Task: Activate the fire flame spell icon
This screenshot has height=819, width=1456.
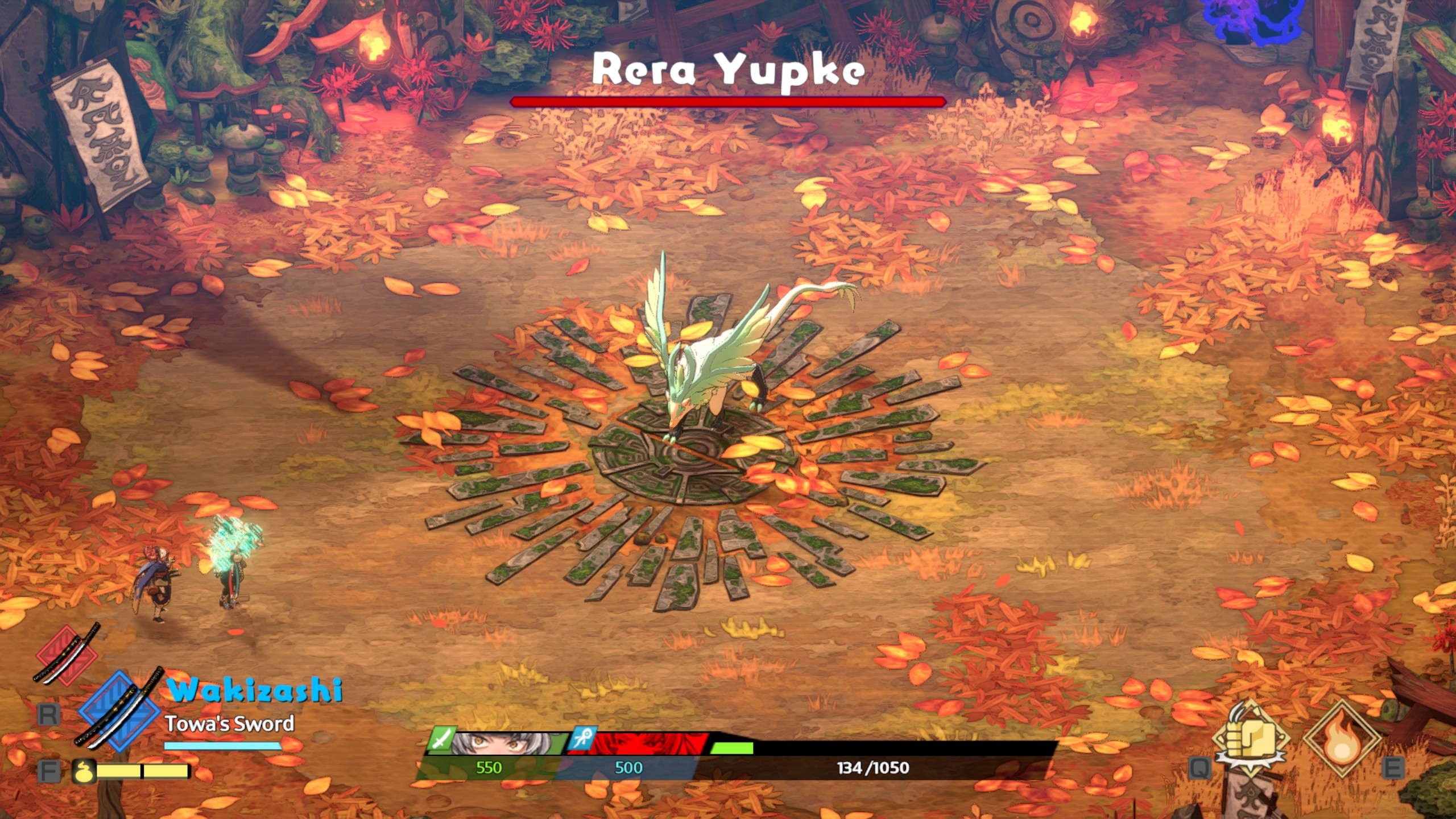Action: (x=1342, y=739)
